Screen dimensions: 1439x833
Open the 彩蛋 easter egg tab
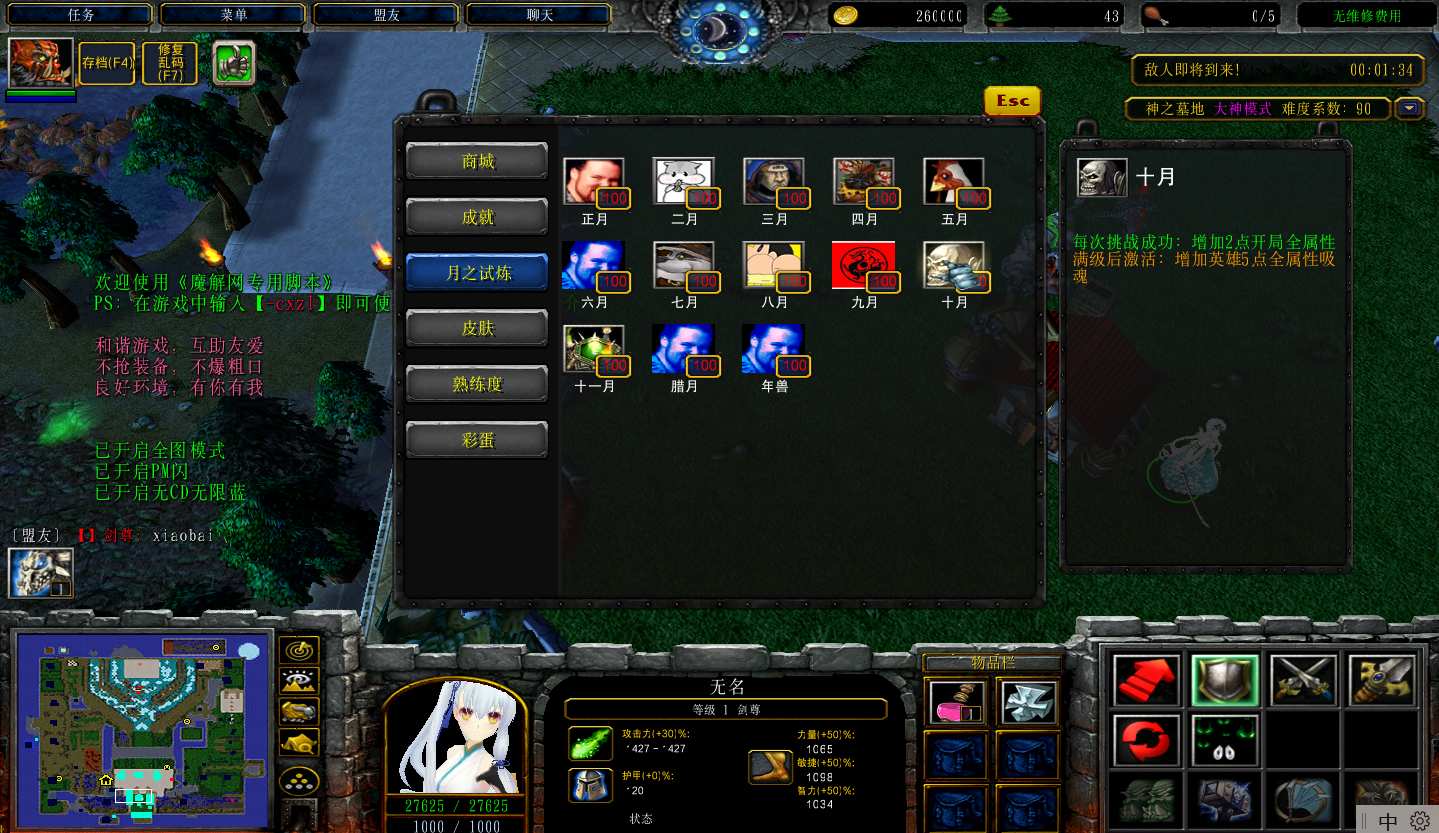point(477,440)
